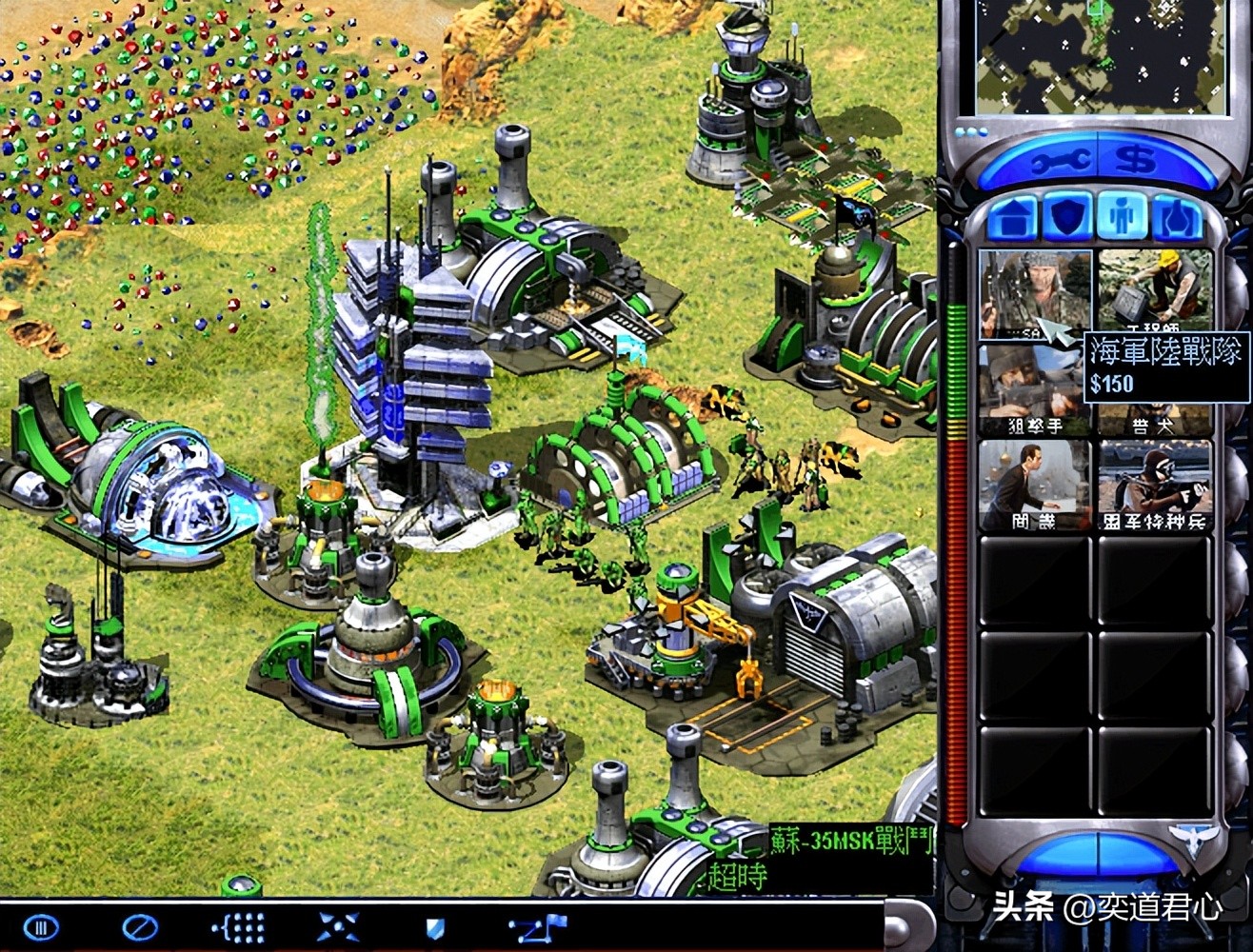
Task: Train the Sniper unit
Action: coord(1034,390)
